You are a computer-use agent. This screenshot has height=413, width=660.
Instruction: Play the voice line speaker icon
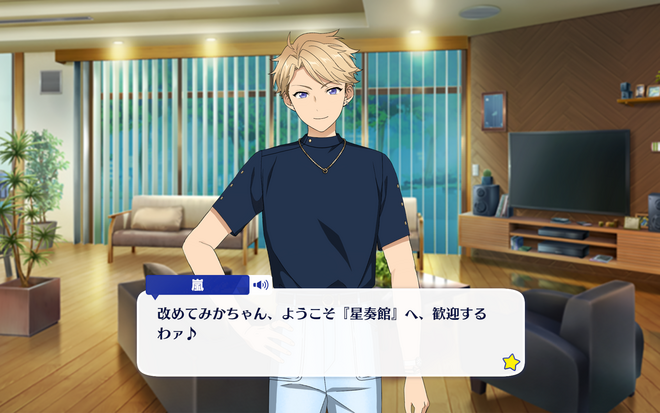261,285
